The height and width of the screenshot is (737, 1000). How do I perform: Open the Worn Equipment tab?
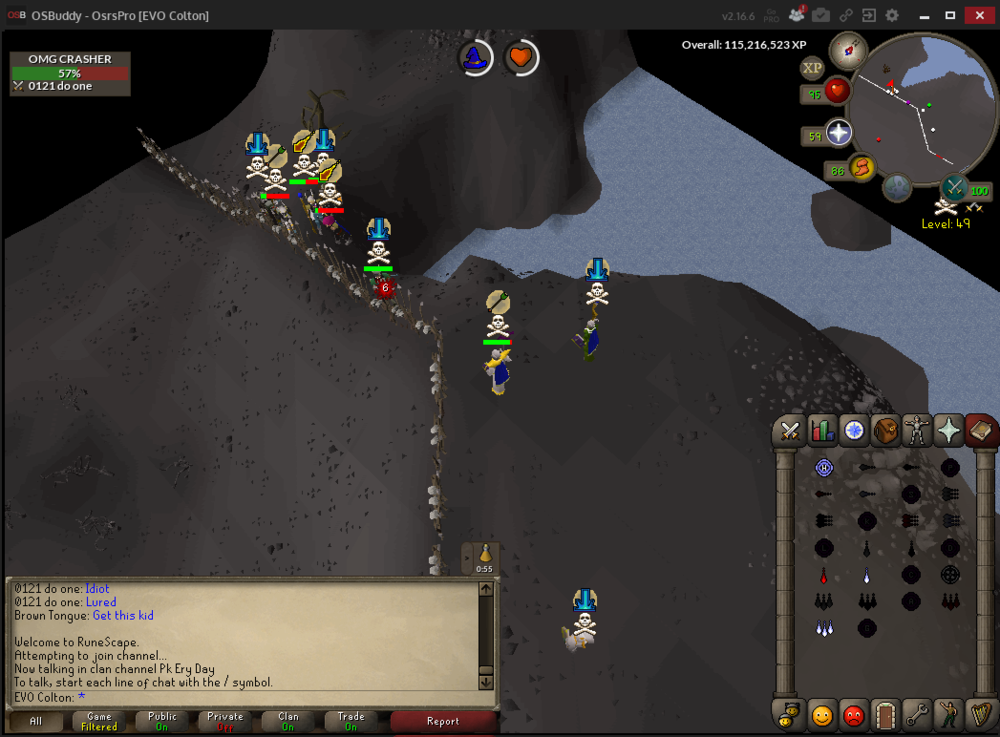[x=917, y=431]
